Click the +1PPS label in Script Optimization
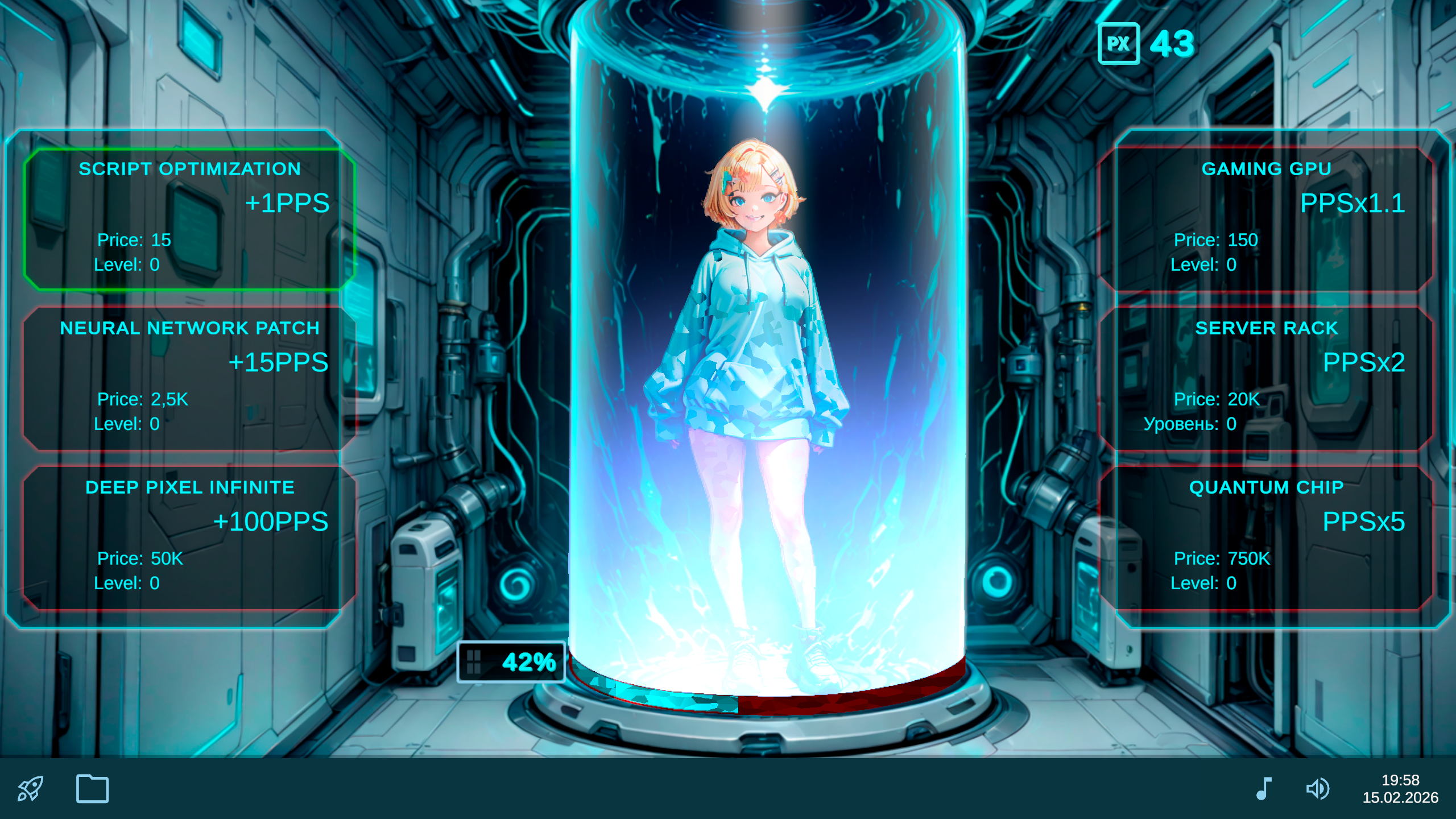Screen dimensions: 1456x819 click(287, 204)
